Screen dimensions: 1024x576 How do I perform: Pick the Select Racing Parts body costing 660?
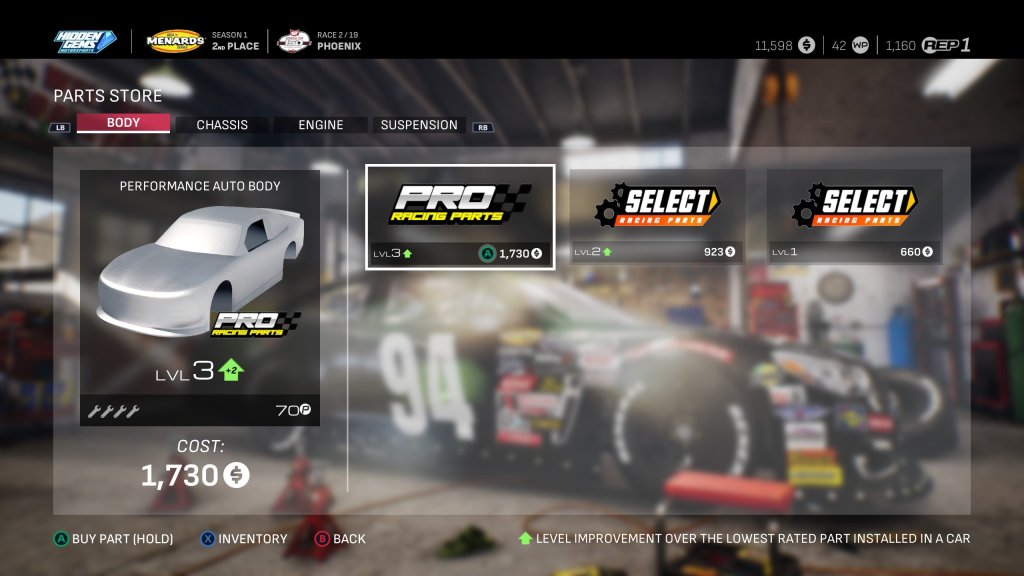click(x=854, y=217)
